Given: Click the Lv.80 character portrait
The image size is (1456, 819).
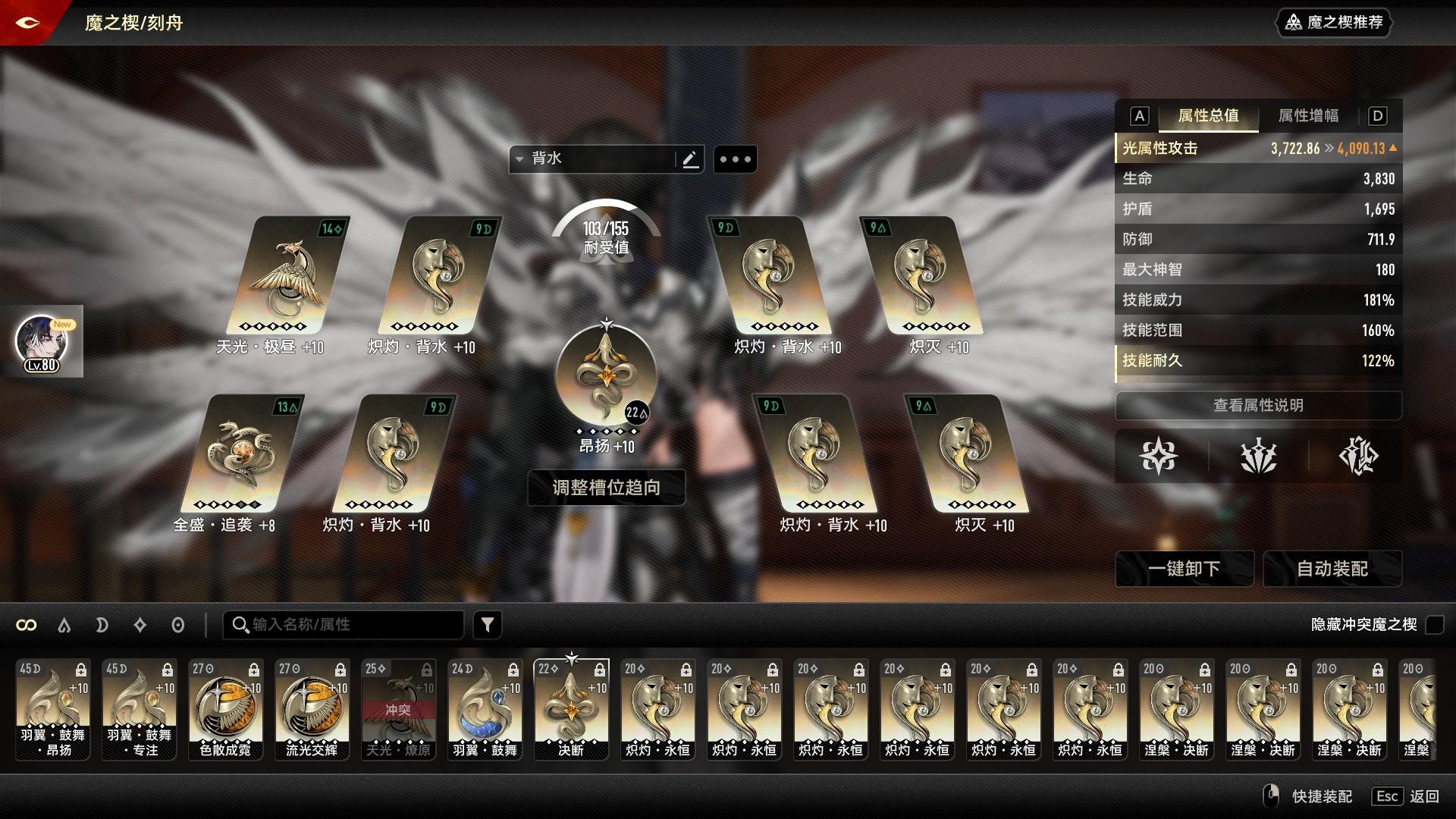Looking at the screenshot, I should 42,341.
